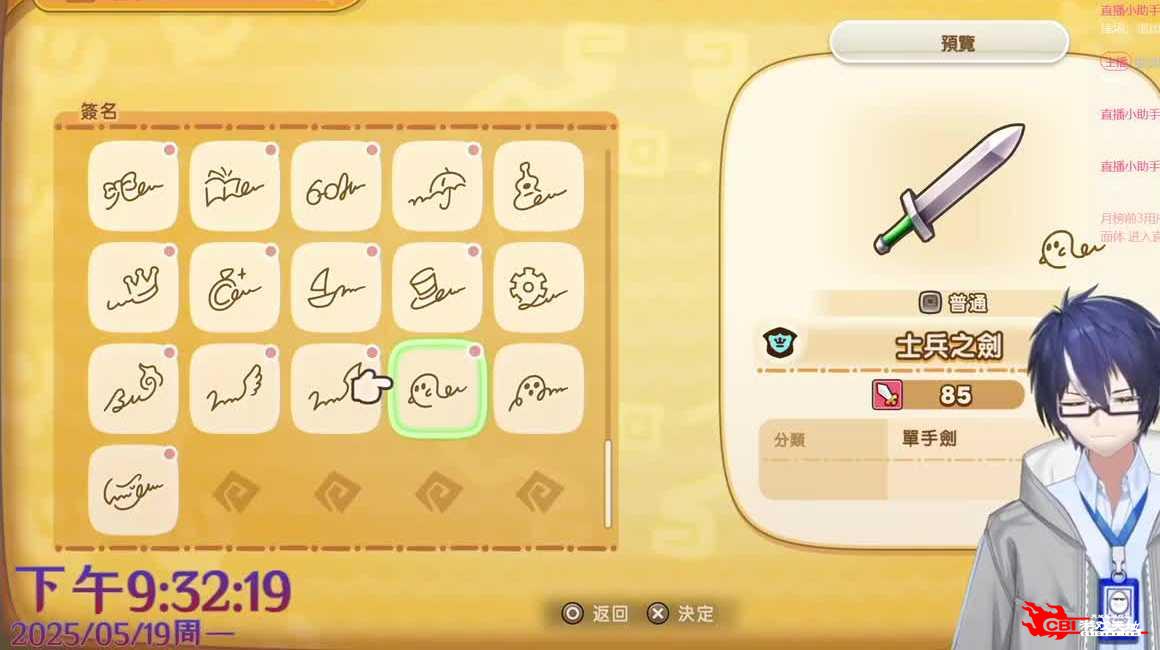The image size is (1160, 650).
Task: Click the 決定 confirm label
Action: pyautogui.click(x=696, y=613)
